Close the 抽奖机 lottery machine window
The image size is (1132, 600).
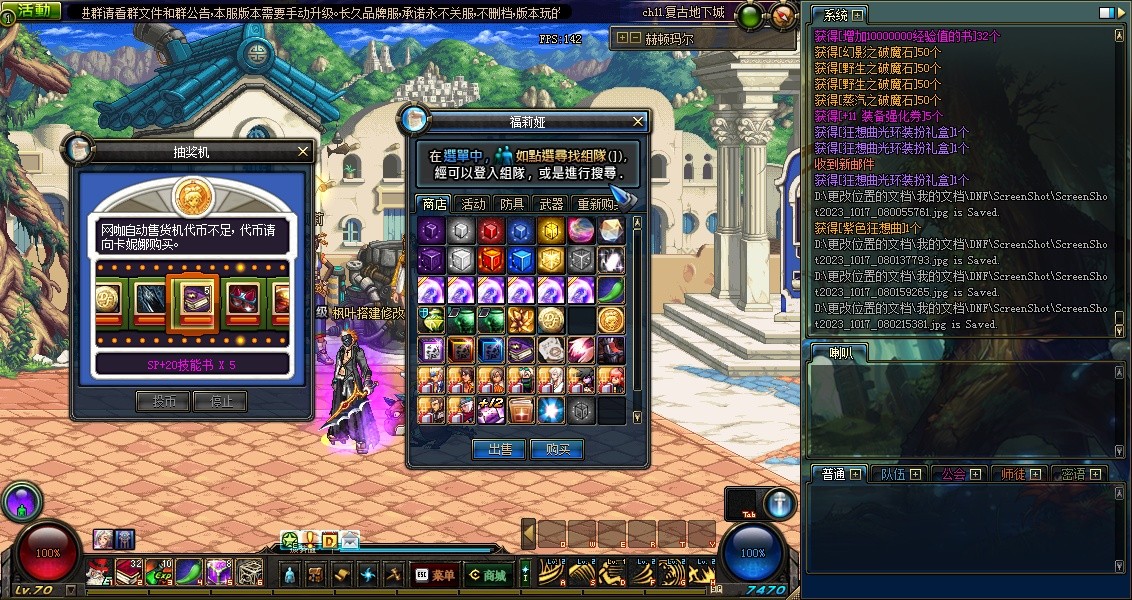point(303,152)
